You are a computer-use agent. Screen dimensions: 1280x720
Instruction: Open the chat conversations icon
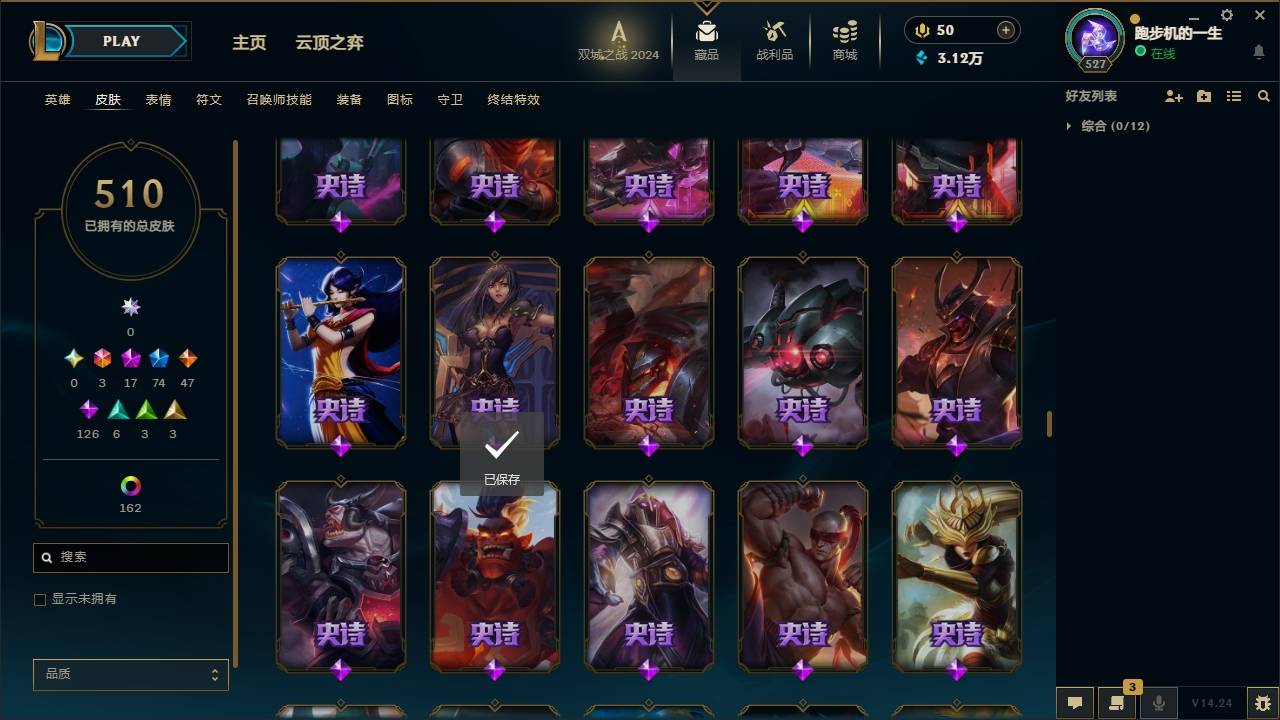click(x=1075, y=703)
